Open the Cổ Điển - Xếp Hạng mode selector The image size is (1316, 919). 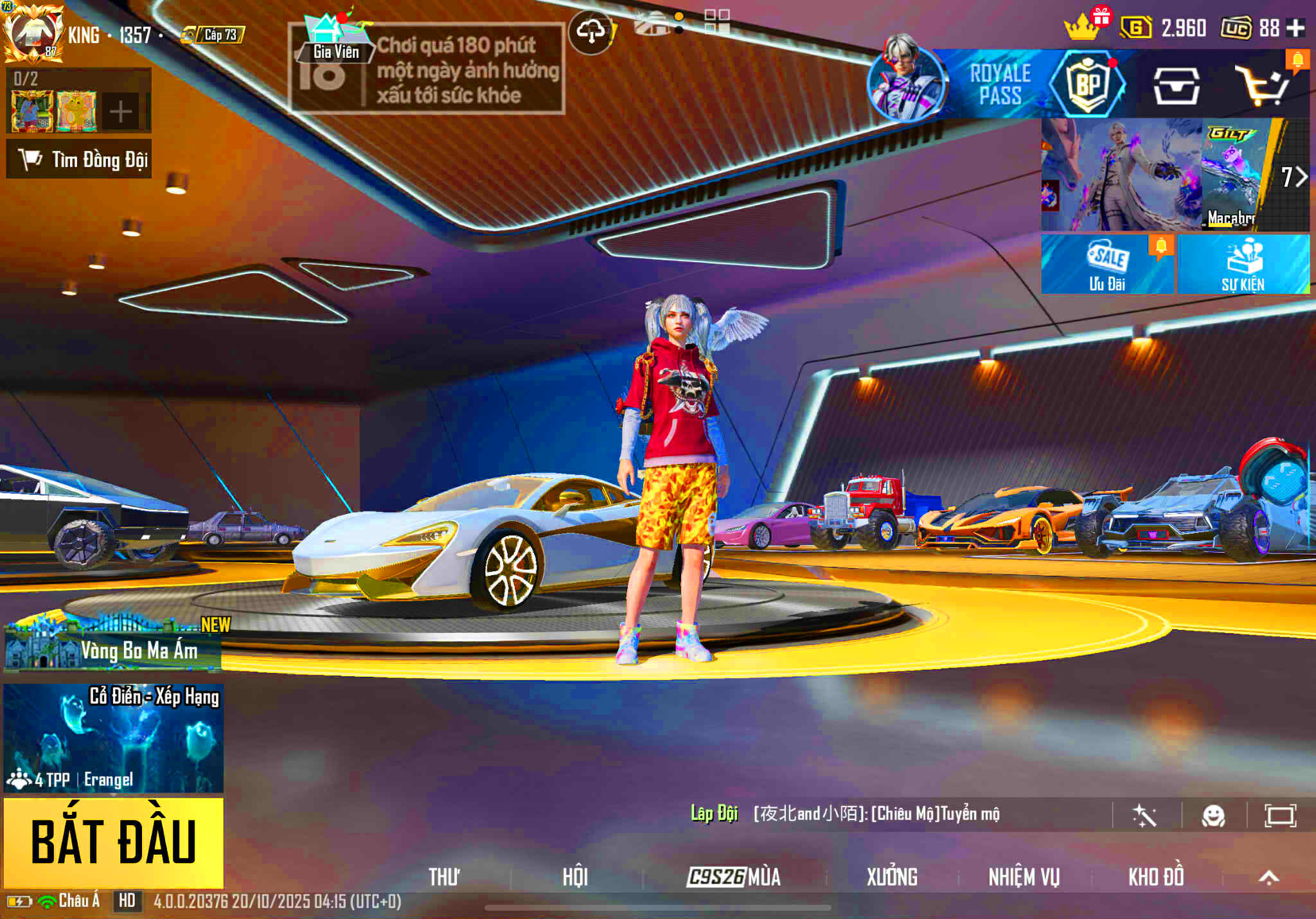(x=114, y=738)
